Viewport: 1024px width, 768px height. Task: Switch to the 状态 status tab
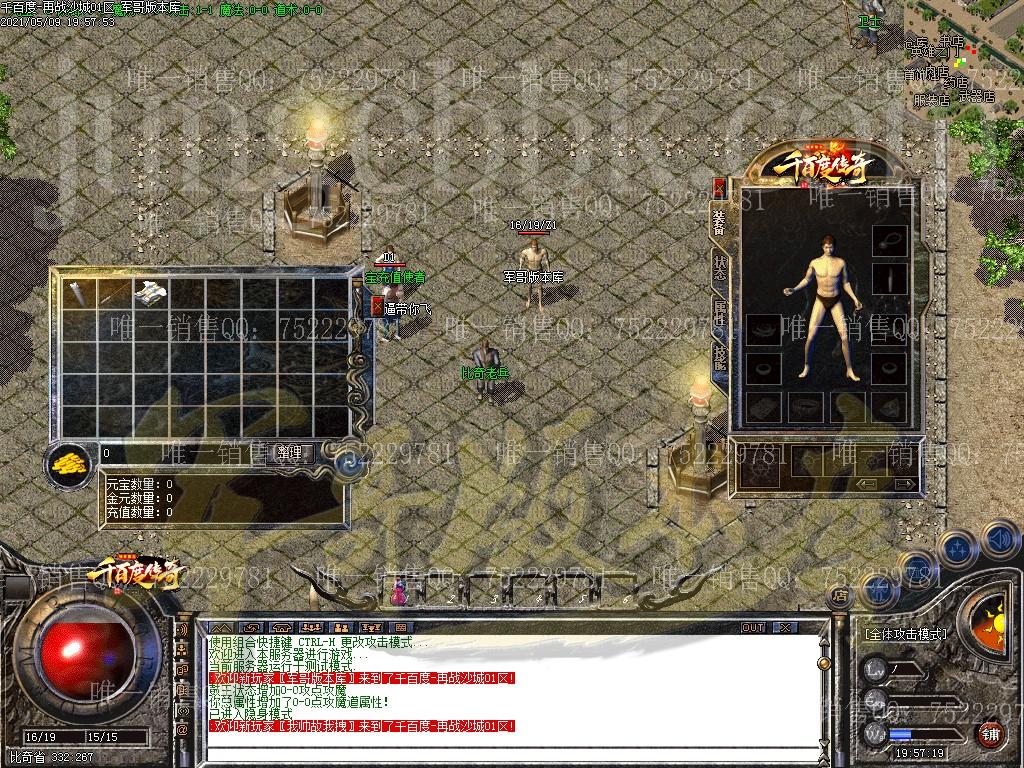tap(720, 268)
